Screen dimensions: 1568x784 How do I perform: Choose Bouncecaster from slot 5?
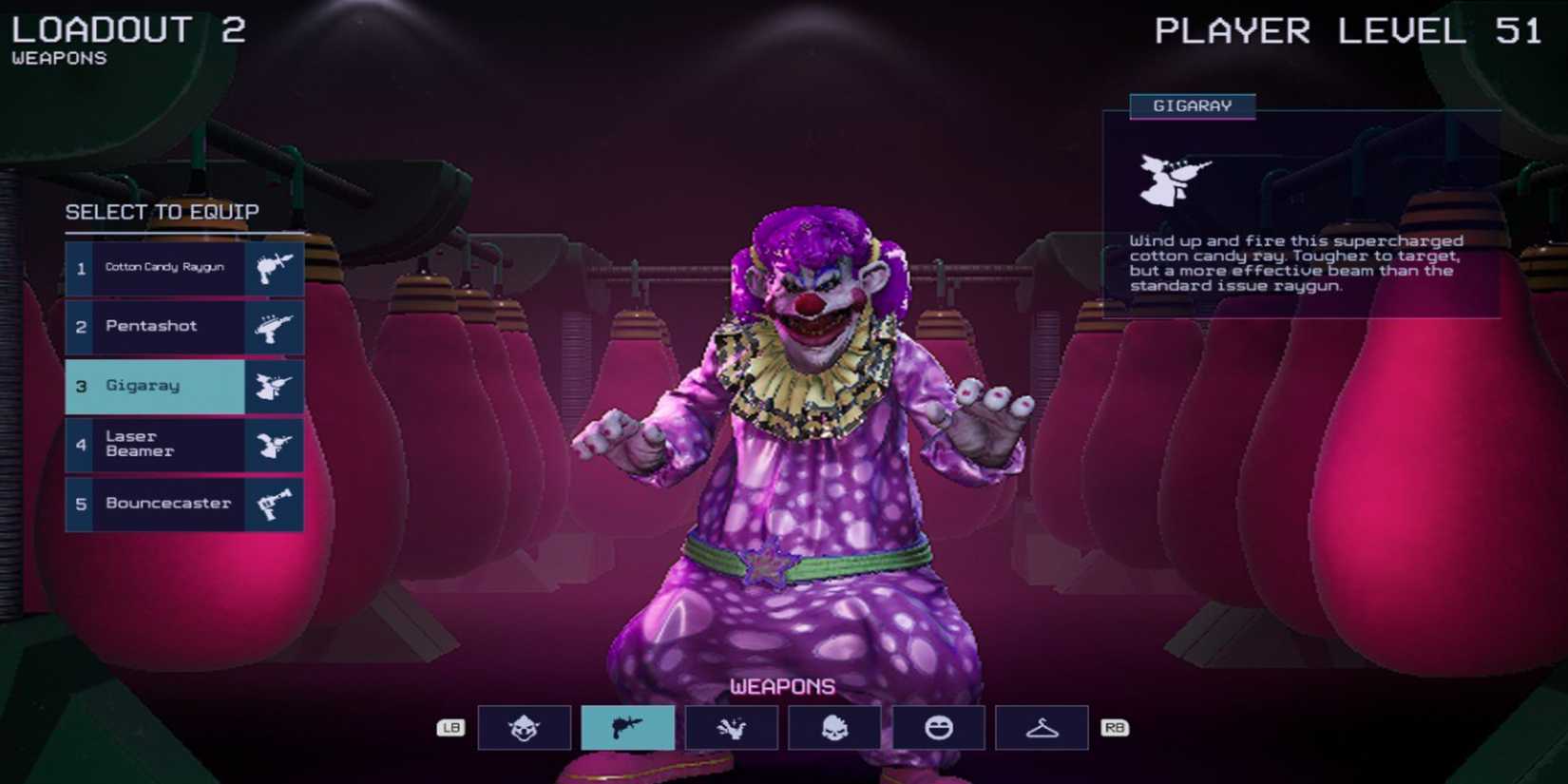pos(171,504)
